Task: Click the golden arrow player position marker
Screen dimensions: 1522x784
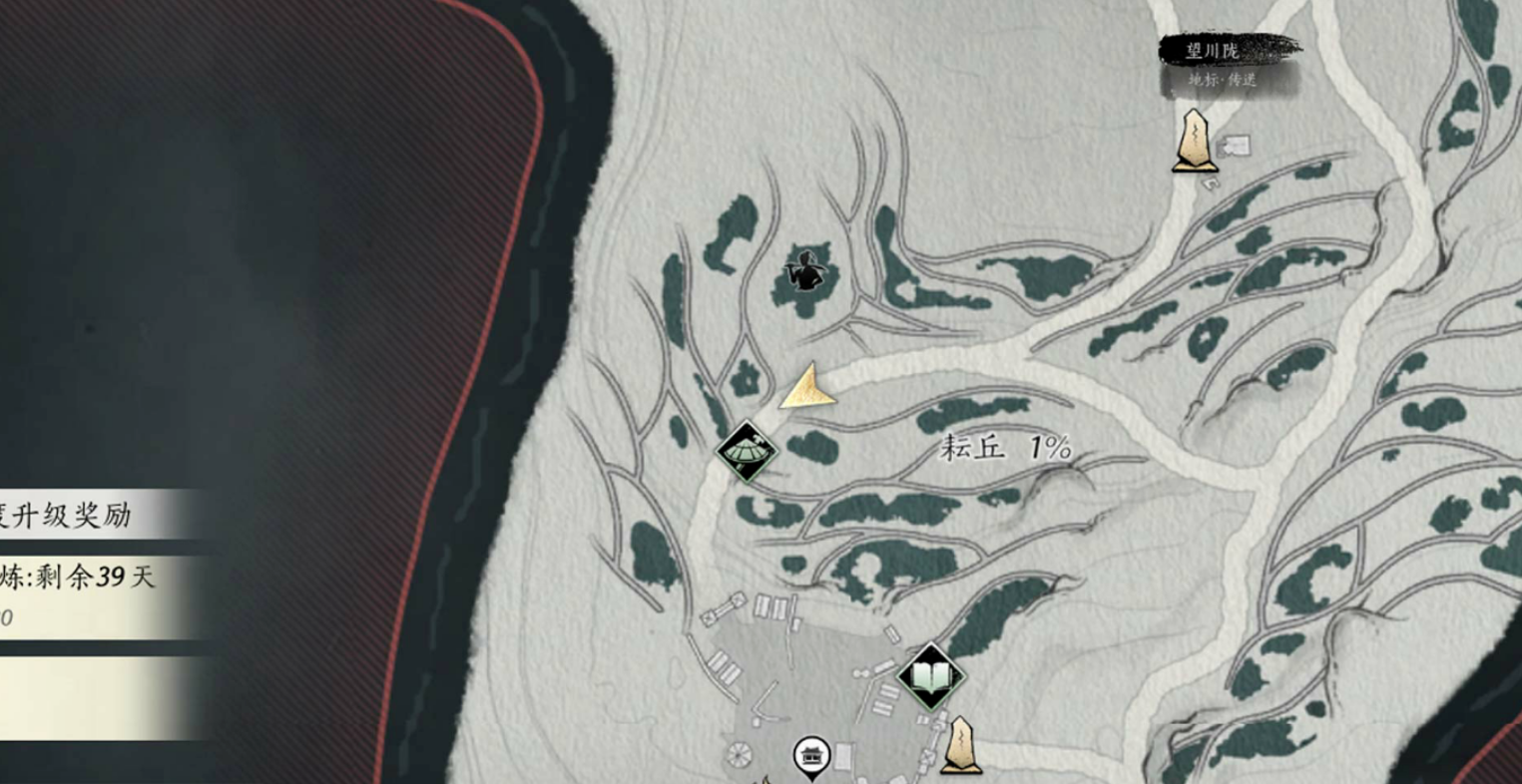Action: [809, 389]
